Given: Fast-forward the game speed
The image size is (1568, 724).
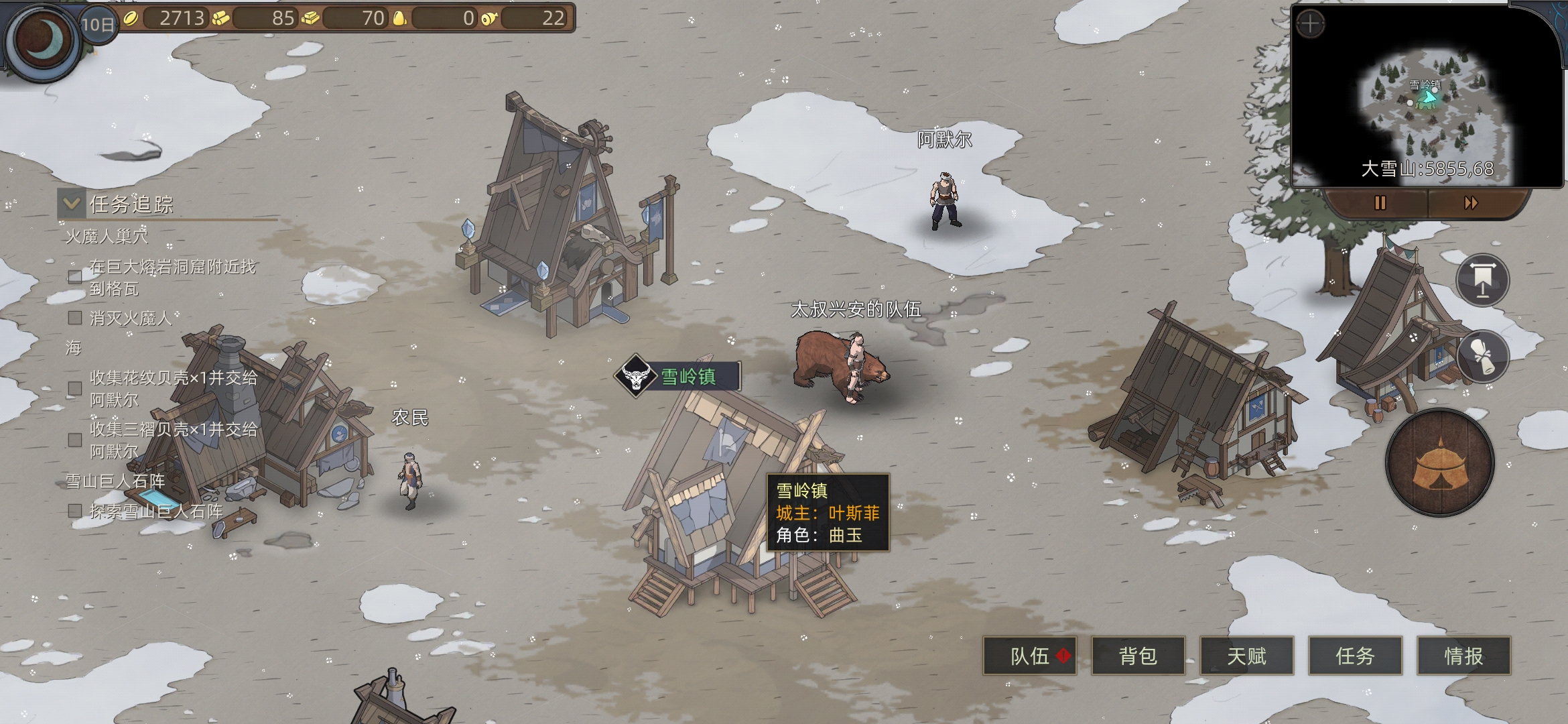Looking at the screenshot, I should 1471,202.
